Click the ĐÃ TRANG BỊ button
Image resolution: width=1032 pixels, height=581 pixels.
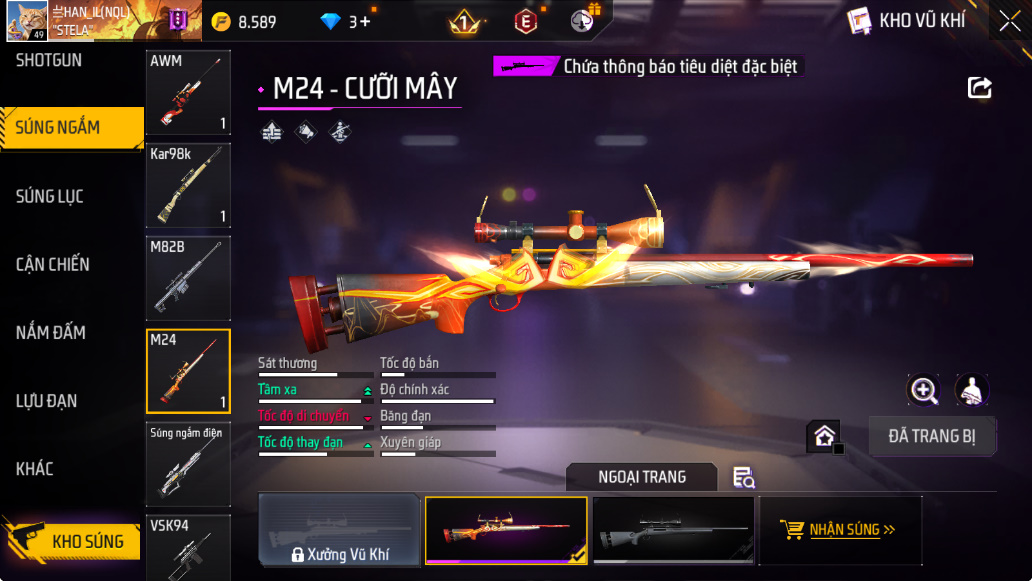point(931,436)
